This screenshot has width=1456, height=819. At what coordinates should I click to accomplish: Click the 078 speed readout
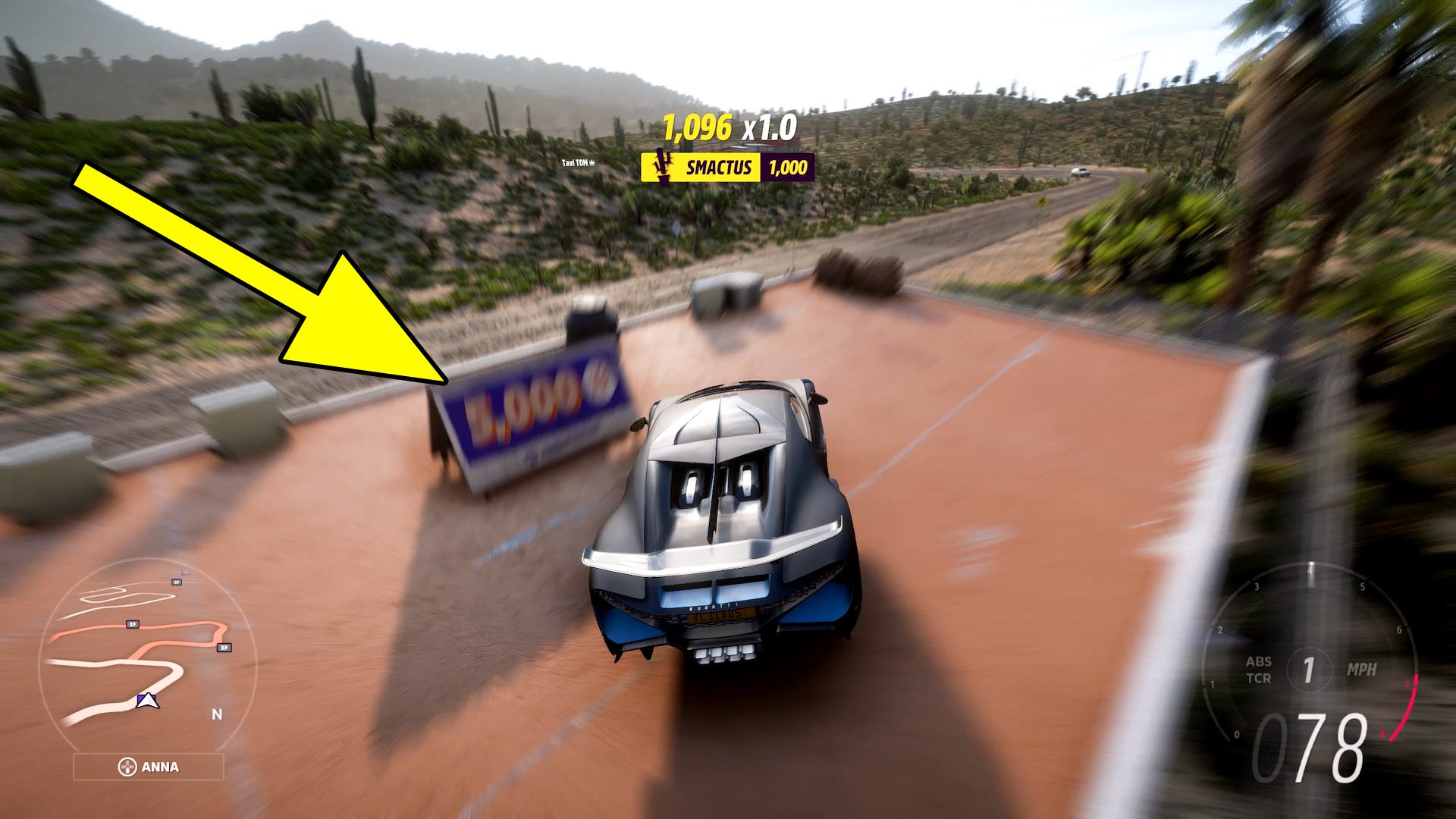[1311, 747]
